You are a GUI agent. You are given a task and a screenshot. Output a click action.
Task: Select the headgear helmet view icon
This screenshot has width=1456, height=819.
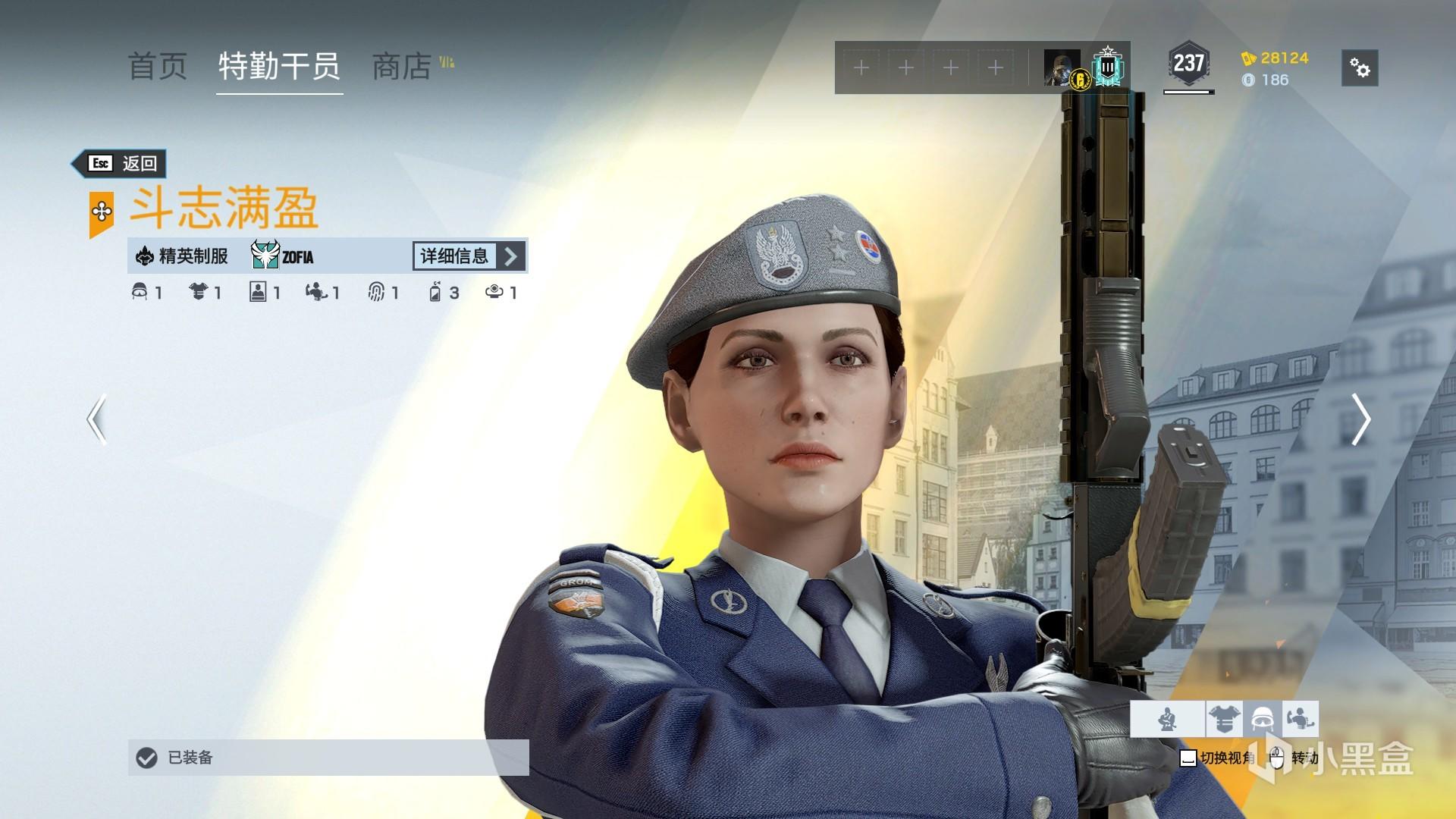coord(1263,718)
